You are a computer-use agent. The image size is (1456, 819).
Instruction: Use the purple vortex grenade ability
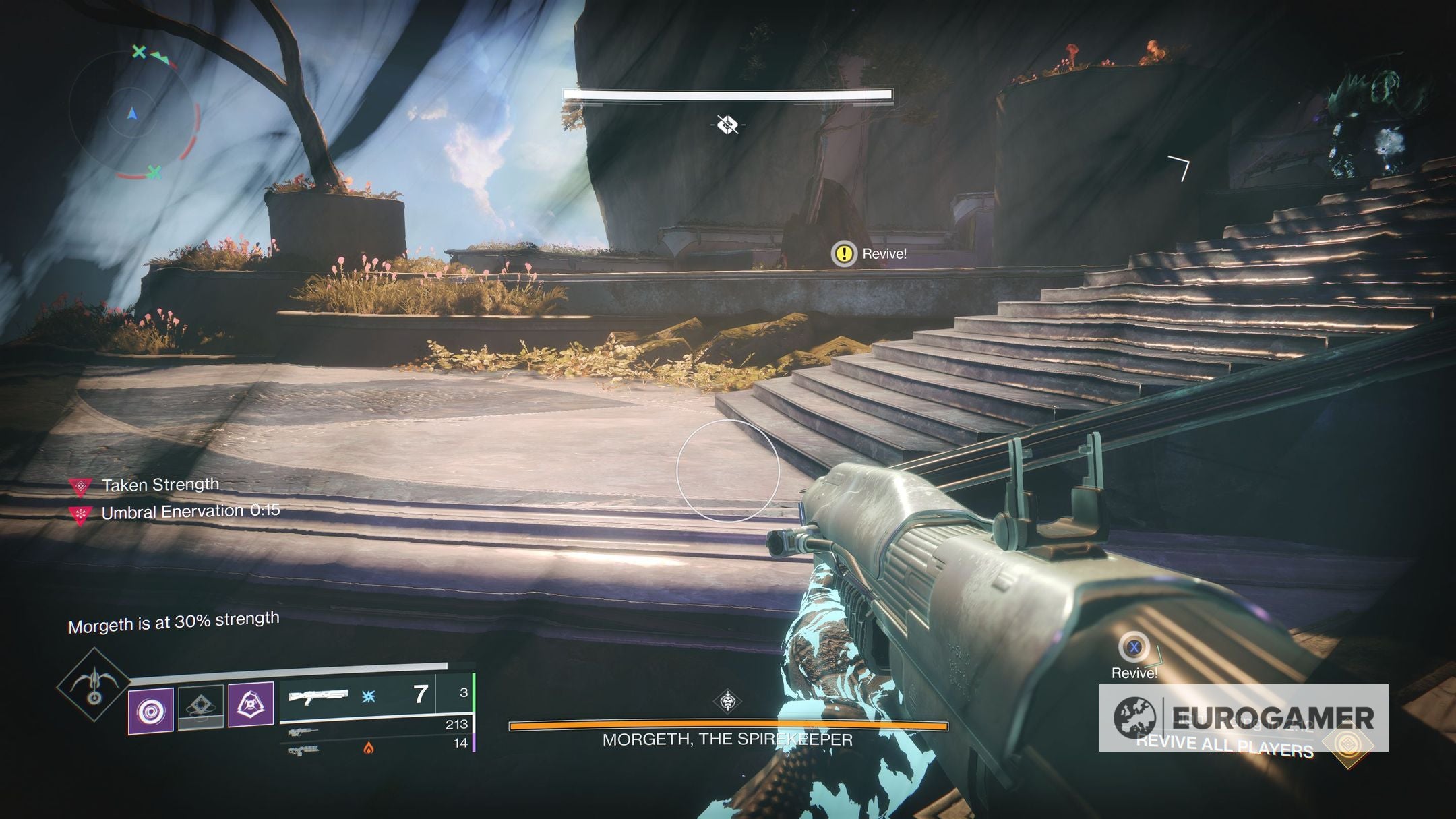[151, 710]
